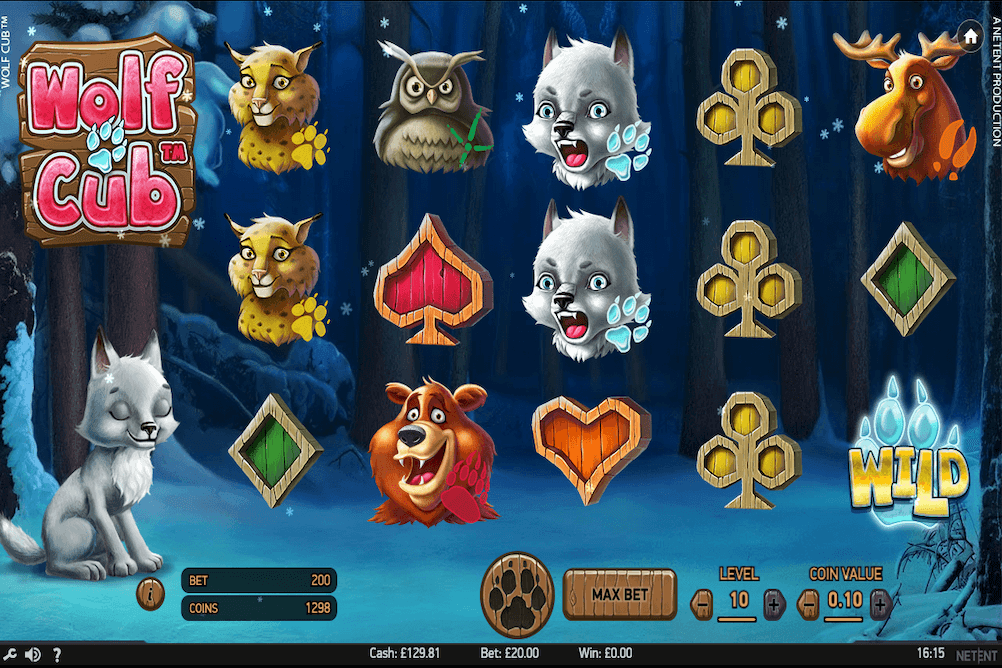Viewport: 1002px width, 668px height.
Task: Open game settings wrench icon
Action: 9,655
